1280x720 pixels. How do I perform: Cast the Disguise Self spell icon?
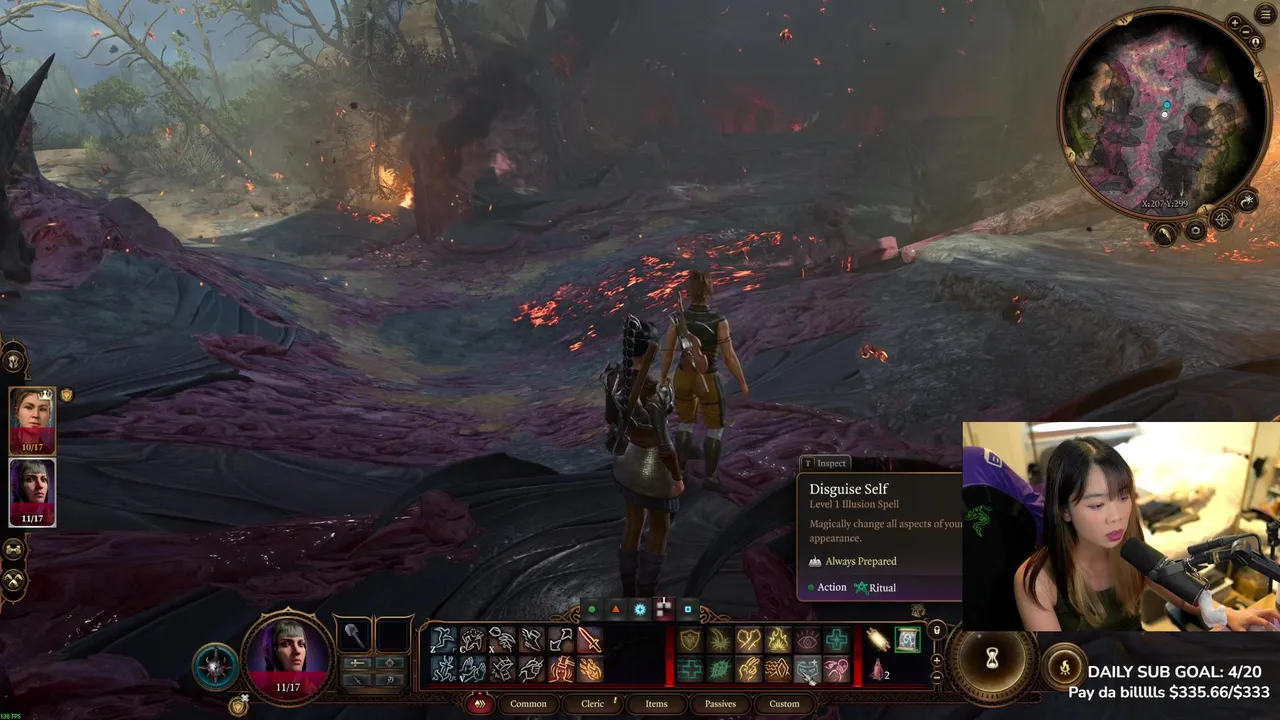[807, 670]
